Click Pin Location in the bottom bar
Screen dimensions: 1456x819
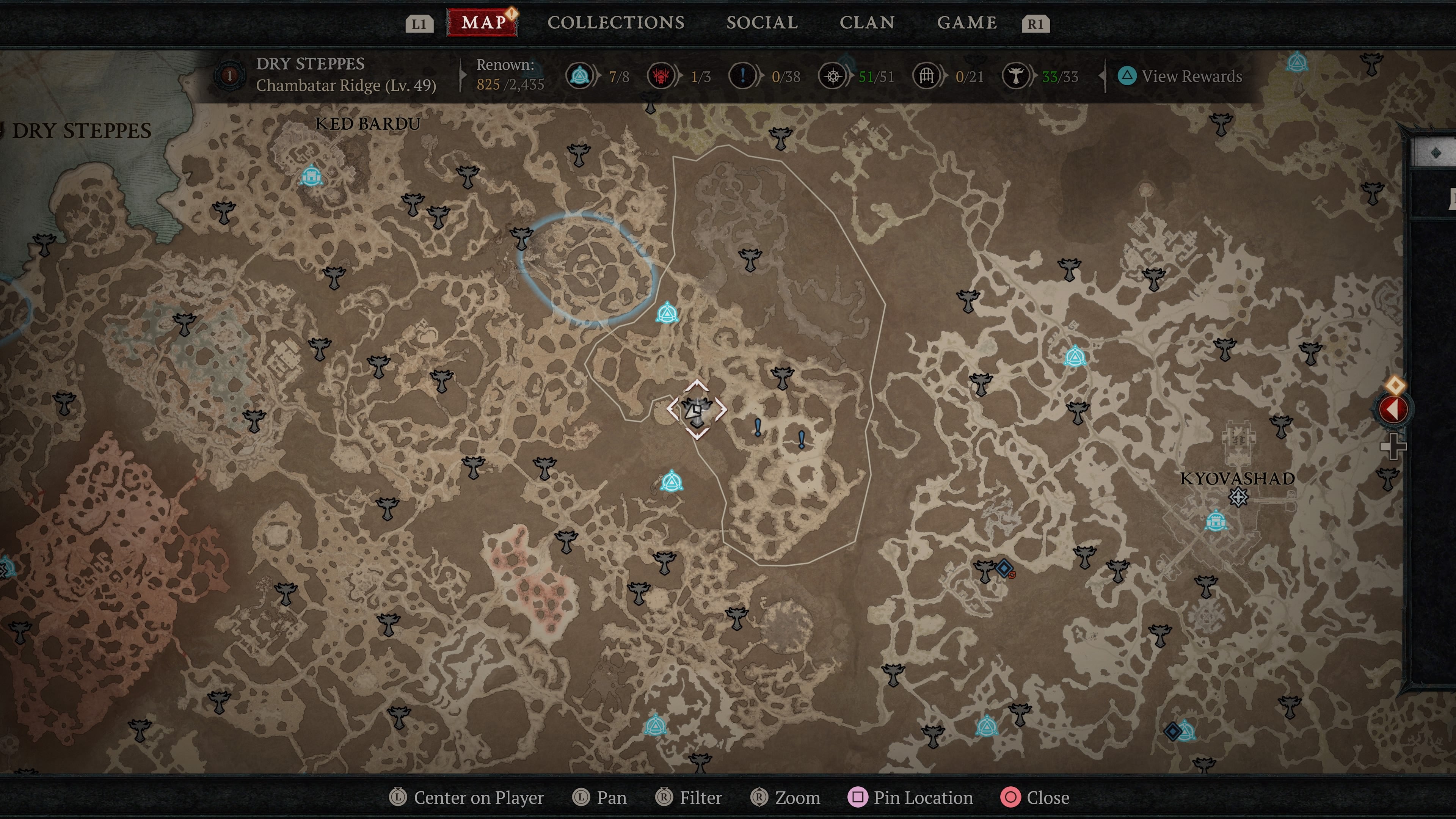[x=910, y=797]
